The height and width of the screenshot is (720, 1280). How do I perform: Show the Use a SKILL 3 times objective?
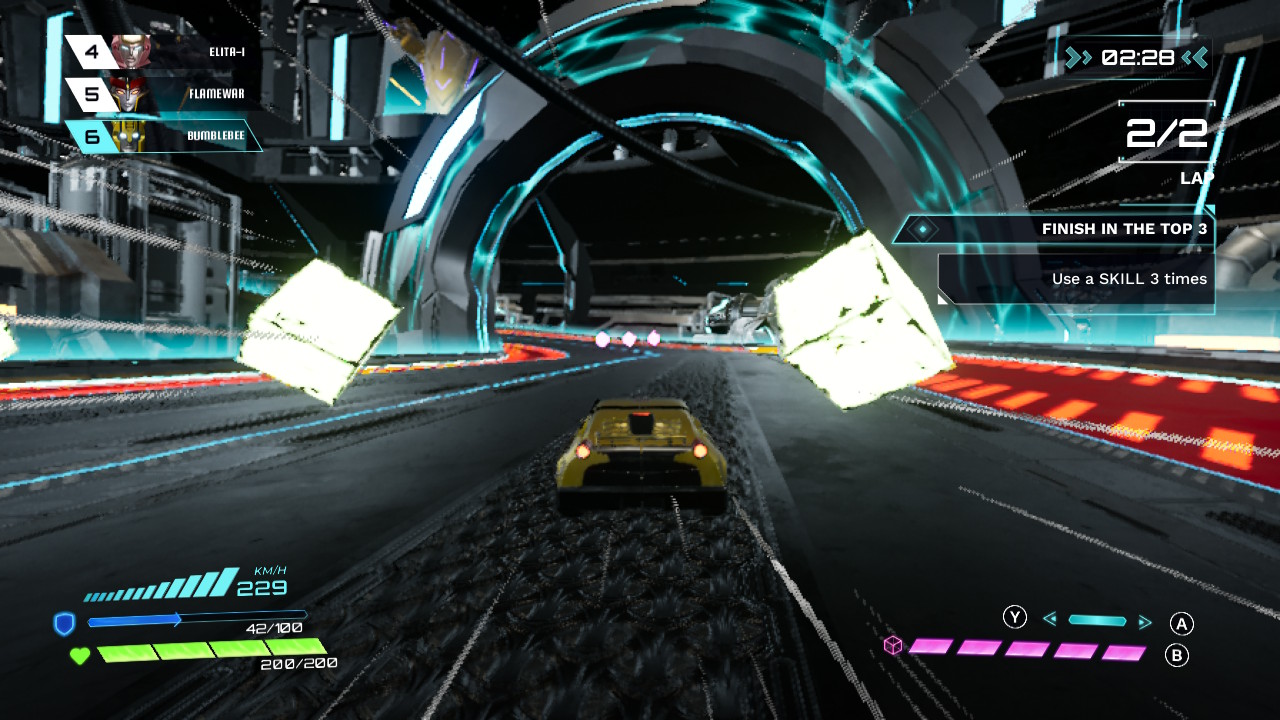[x=1076, y=279]
